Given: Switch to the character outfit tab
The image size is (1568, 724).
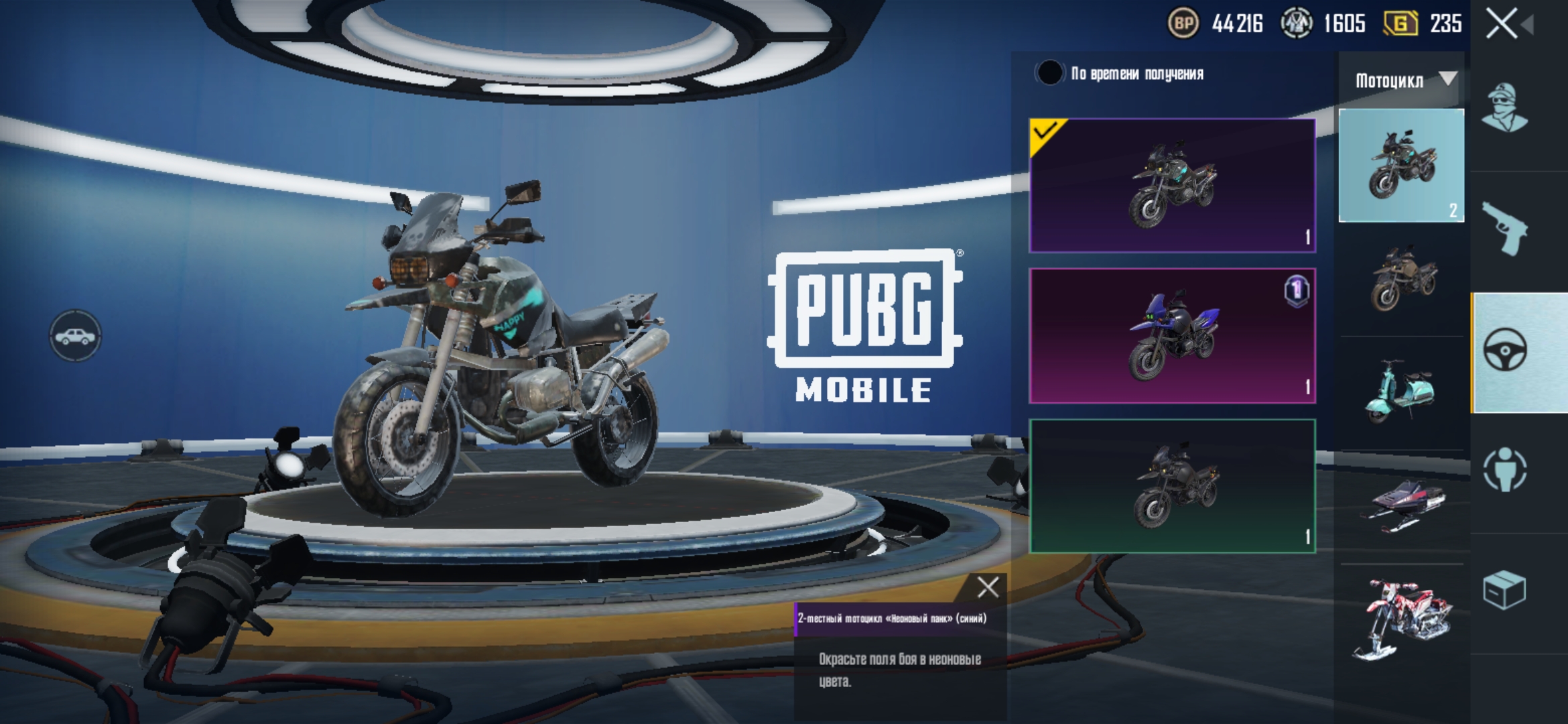Looking at the screenshot, I should 1505,108.
